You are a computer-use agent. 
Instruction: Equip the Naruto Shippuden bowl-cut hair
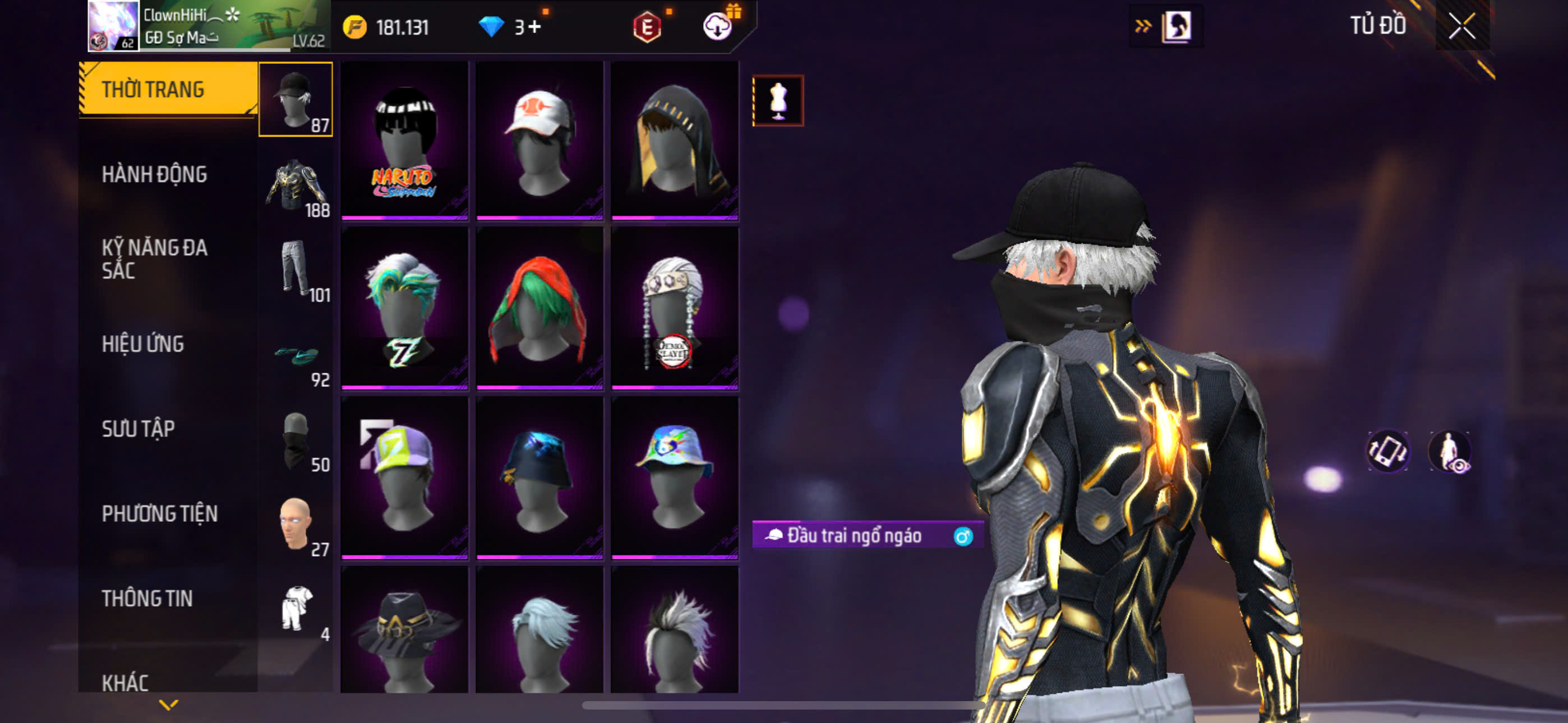[405, 141]
